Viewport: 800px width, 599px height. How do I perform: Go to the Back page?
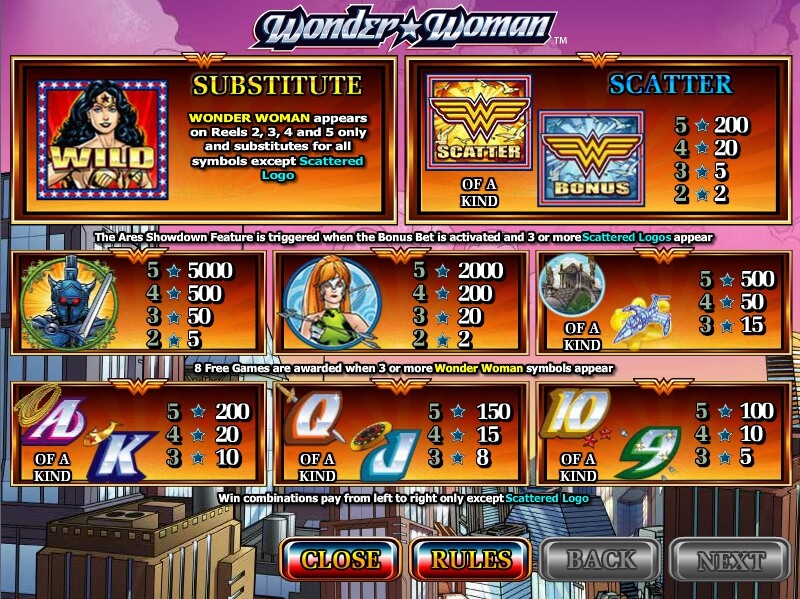tap(601, 559)
